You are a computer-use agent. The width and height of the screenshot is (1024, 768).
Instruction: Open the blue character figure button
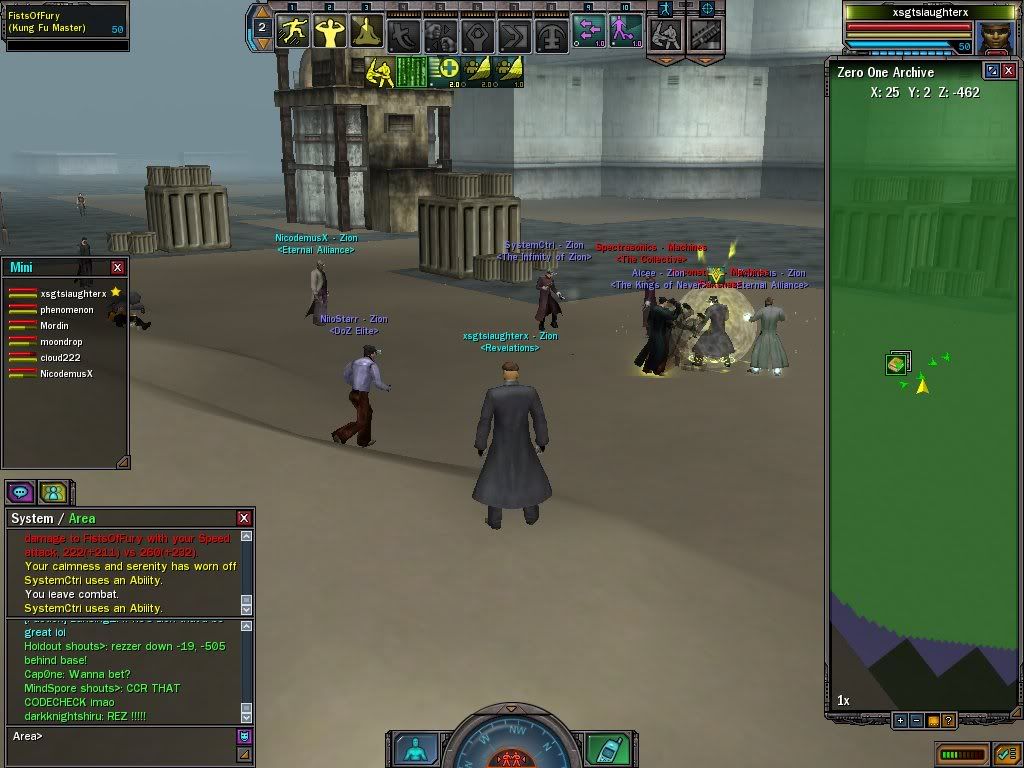(x=413, y=749)
